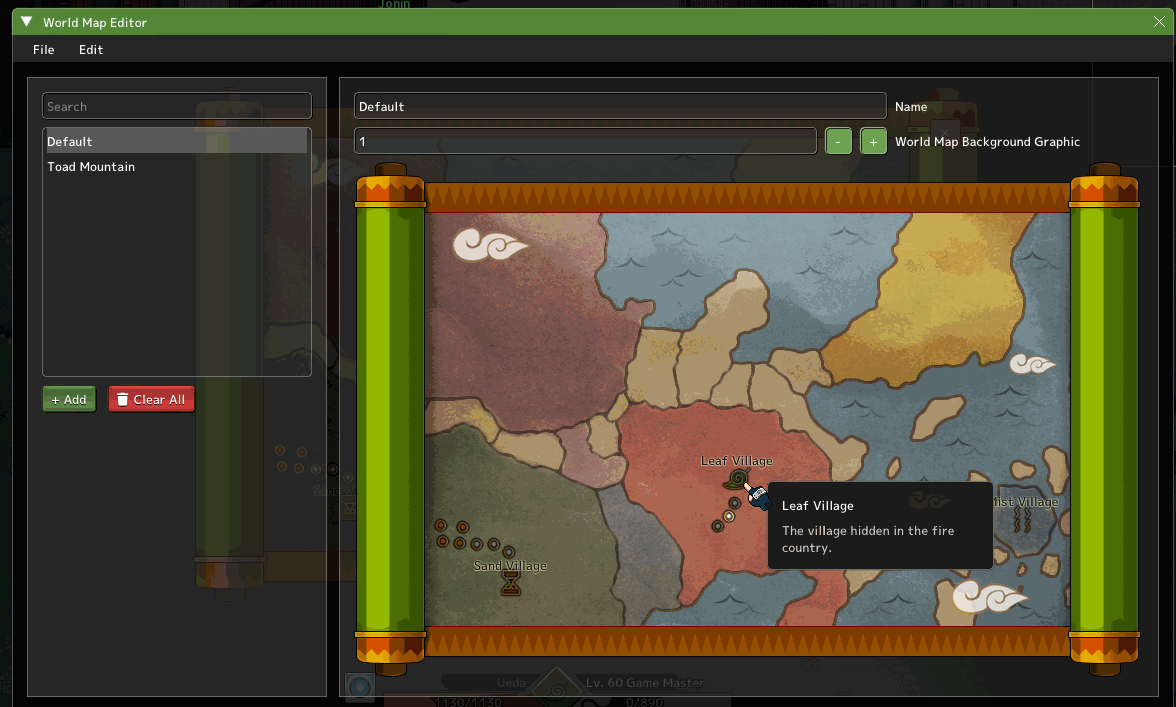Increase the background graphic with plus
This screenshot has height=707, width=1176.
click(873, 142)
